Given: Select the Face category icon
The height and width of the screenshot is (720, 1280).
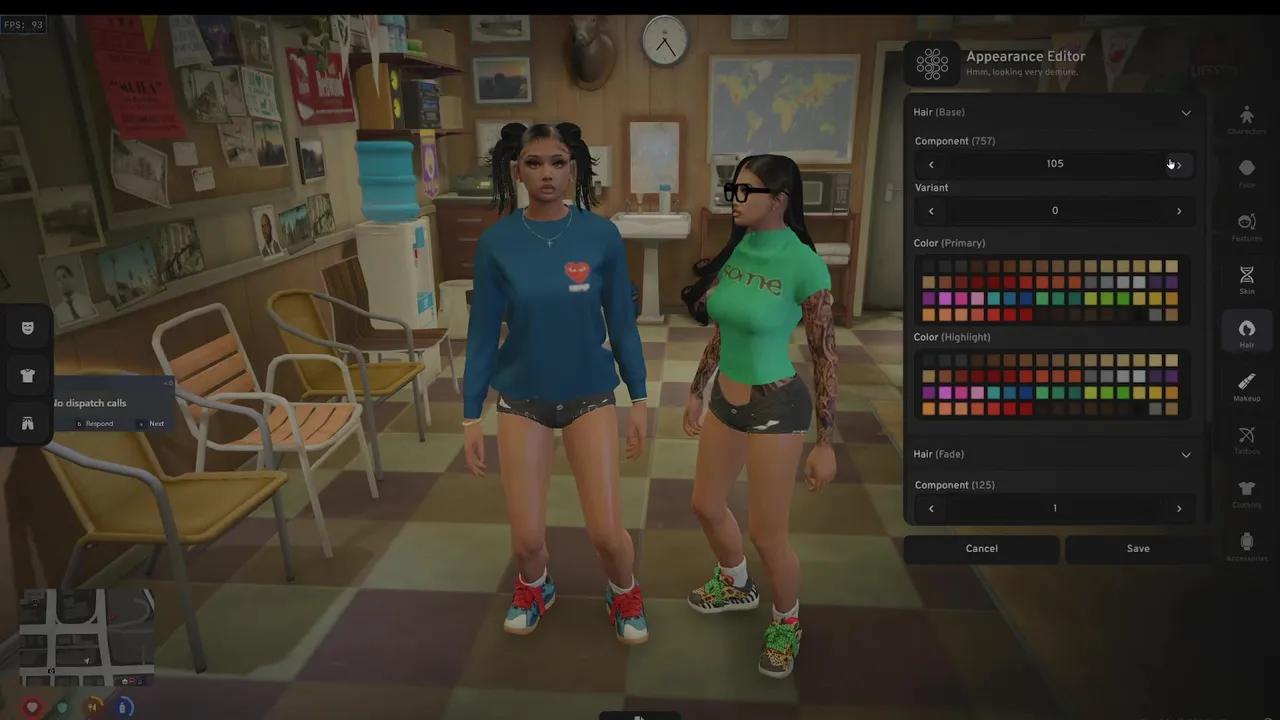Looking at the screenshot, I should [x=1247, y=170].
